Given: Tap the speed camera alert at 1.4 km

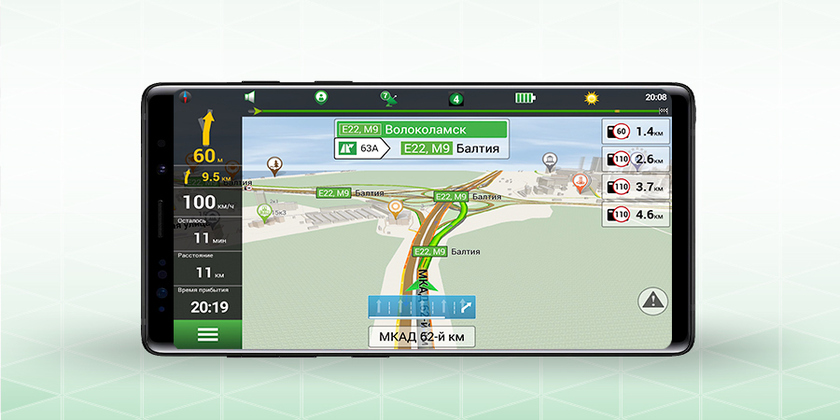Looking at the screenshot, I should (634, 131).
